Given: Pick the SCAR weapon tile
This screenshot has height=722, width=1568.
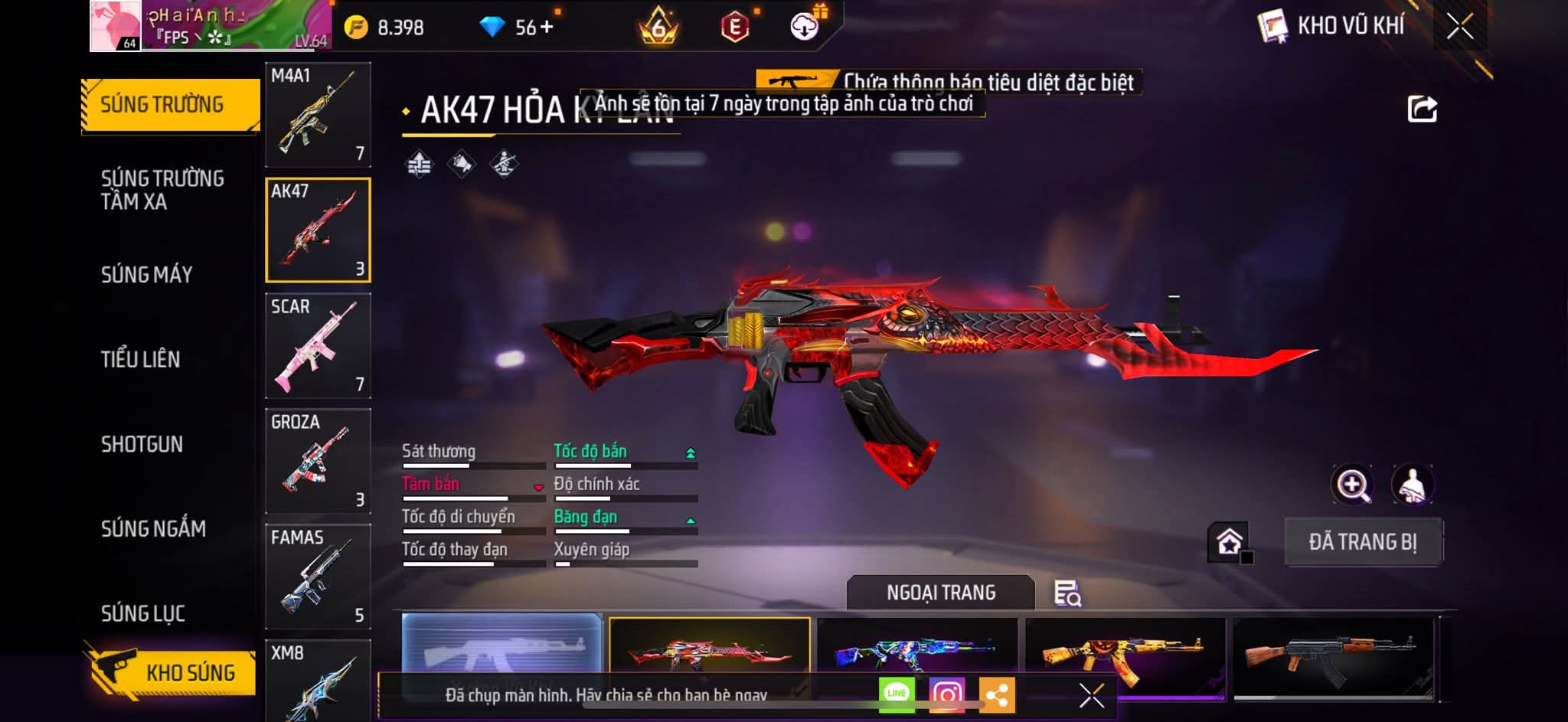Looking at the screenshot, I should (x=318, y=345).
